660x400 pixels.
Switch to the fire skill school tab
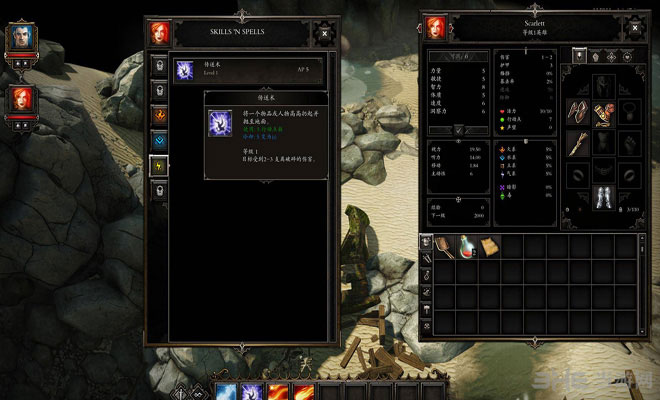point(159,115)
